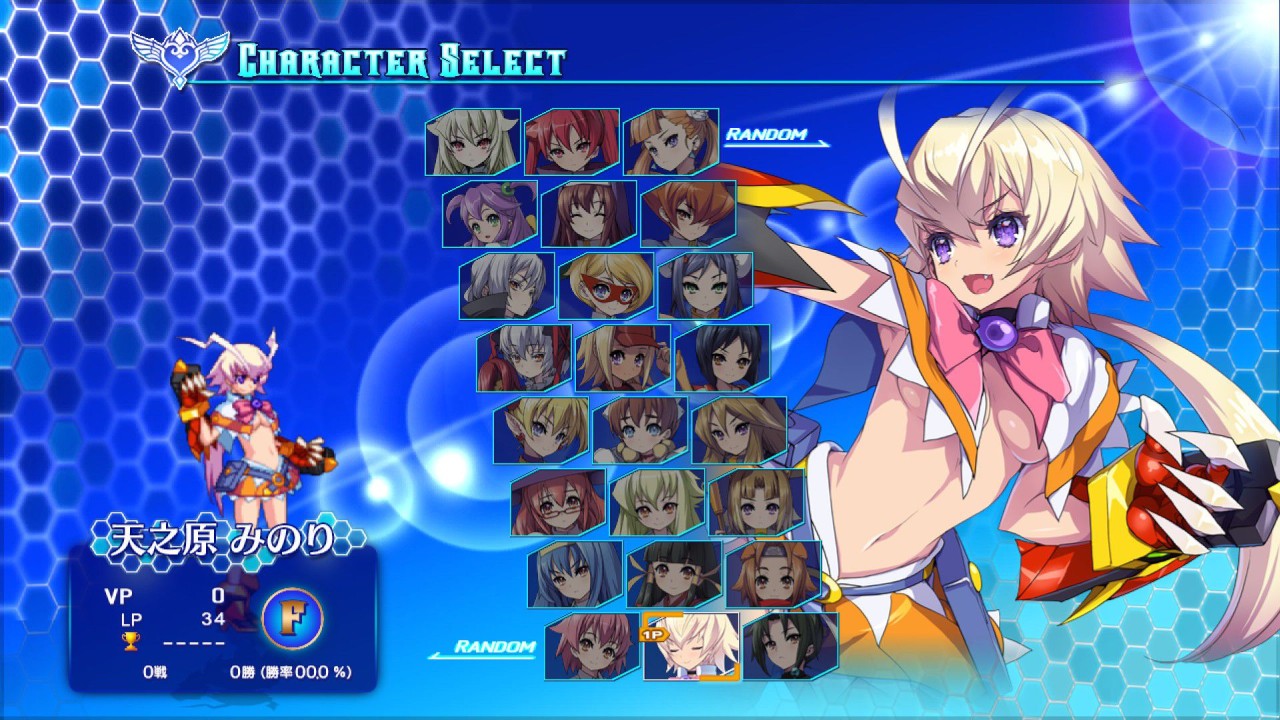Pick the orange-haired girl with headband

click(773, 574)
